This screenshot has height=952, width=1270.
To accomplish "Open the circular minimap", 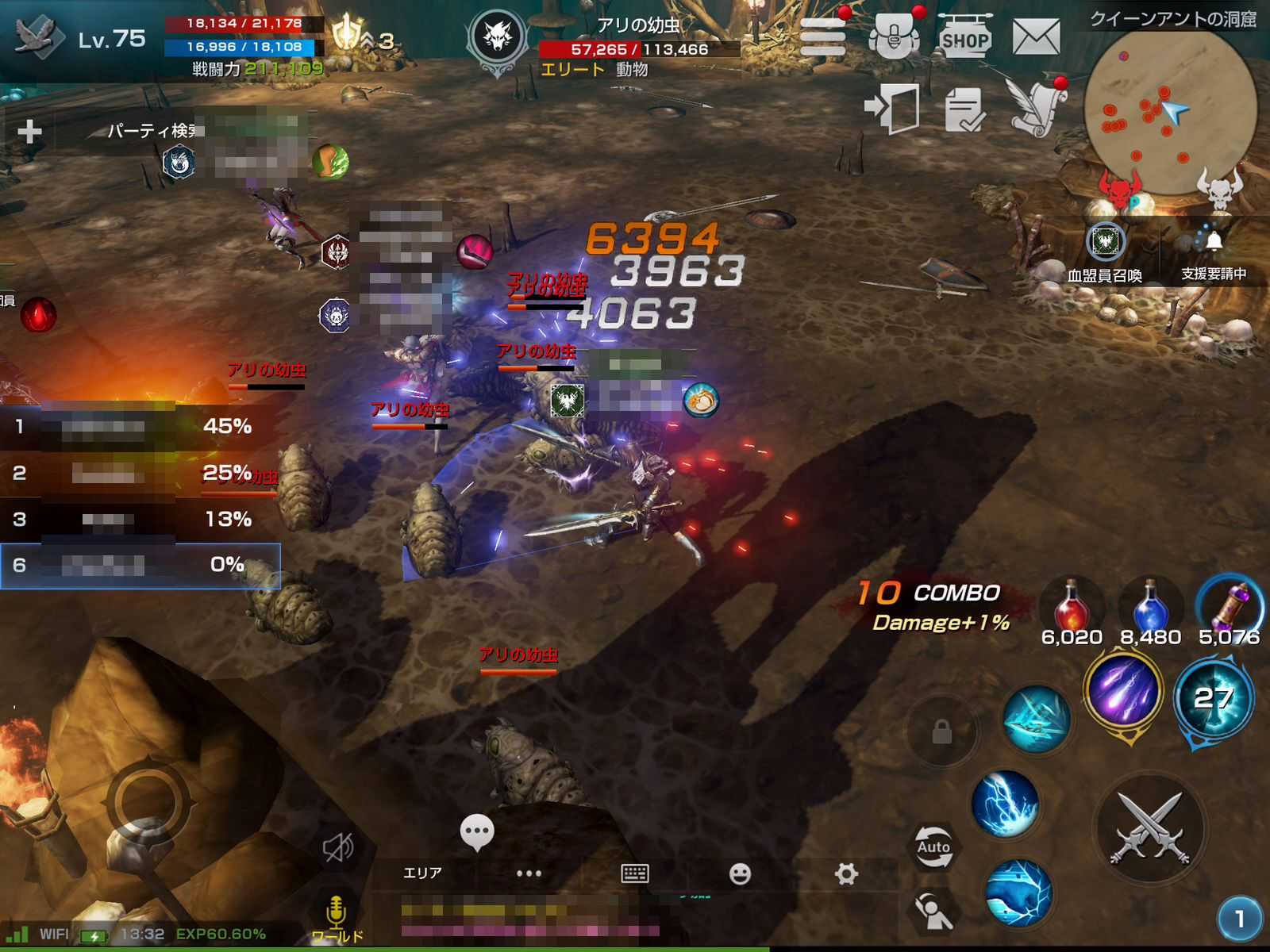I will pos(1169,109).
